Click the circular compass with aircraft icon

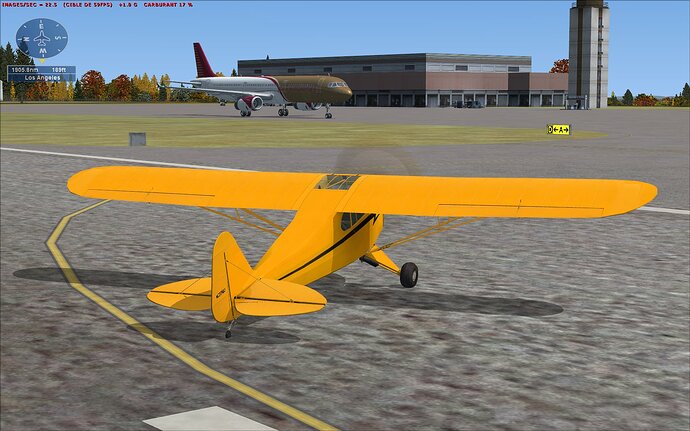[41, 38]
